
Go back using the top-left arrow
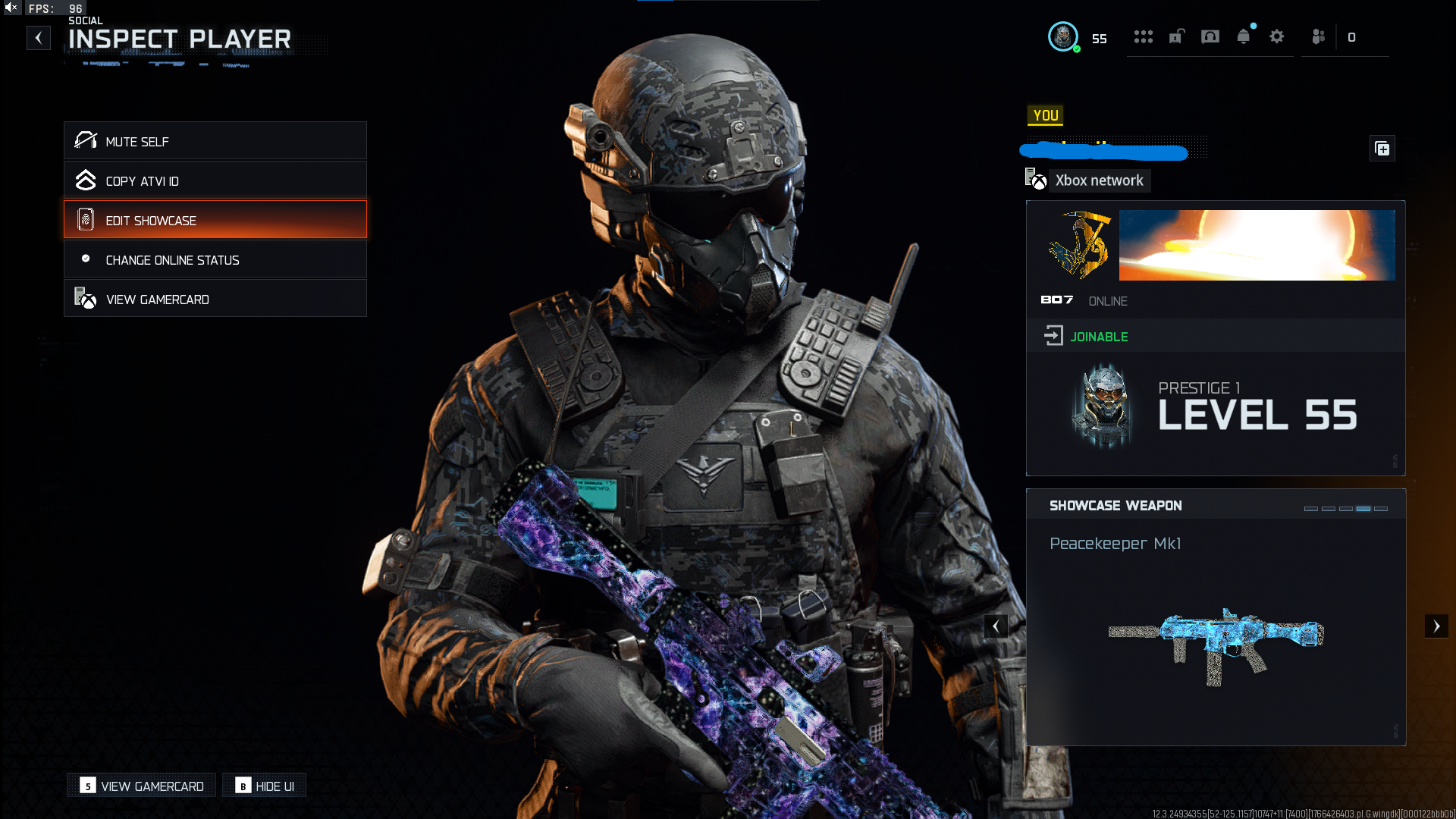pos(39,38)
